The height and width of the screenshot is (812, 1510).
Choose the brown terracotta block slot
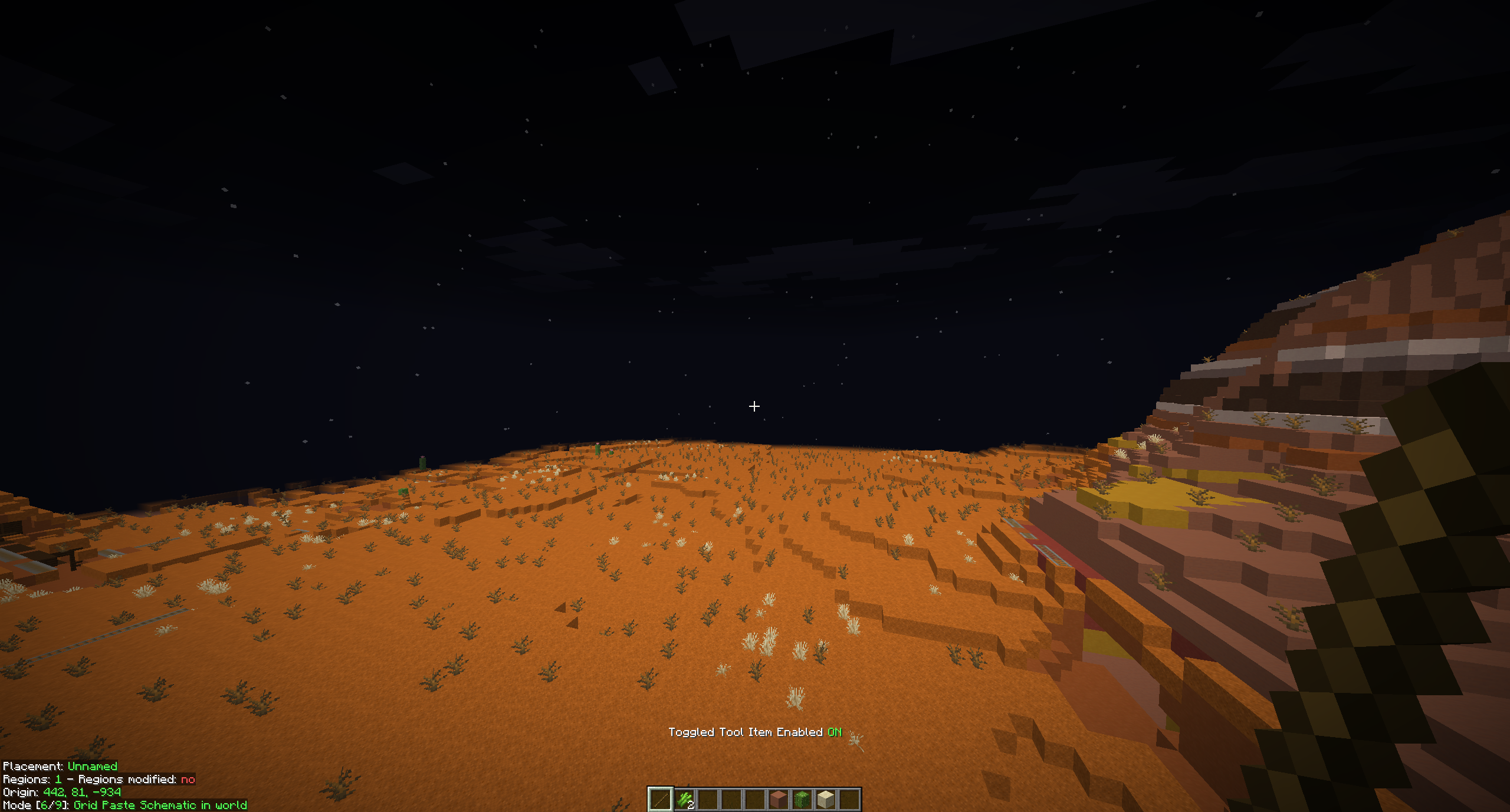(x=779, y=800)
